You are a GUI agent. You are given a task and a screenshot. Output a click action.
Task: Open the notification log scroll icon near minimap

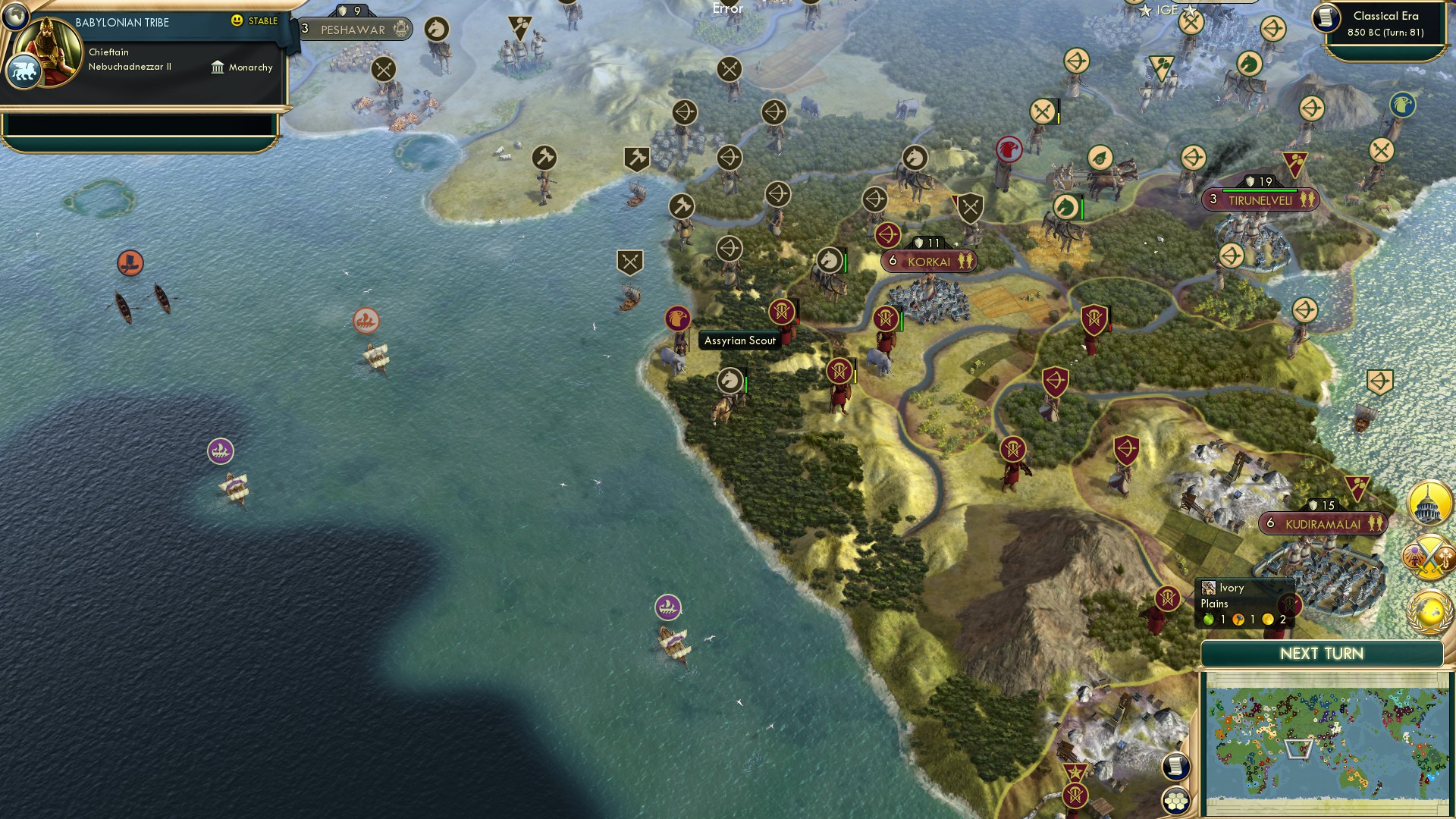(1176, 767)
